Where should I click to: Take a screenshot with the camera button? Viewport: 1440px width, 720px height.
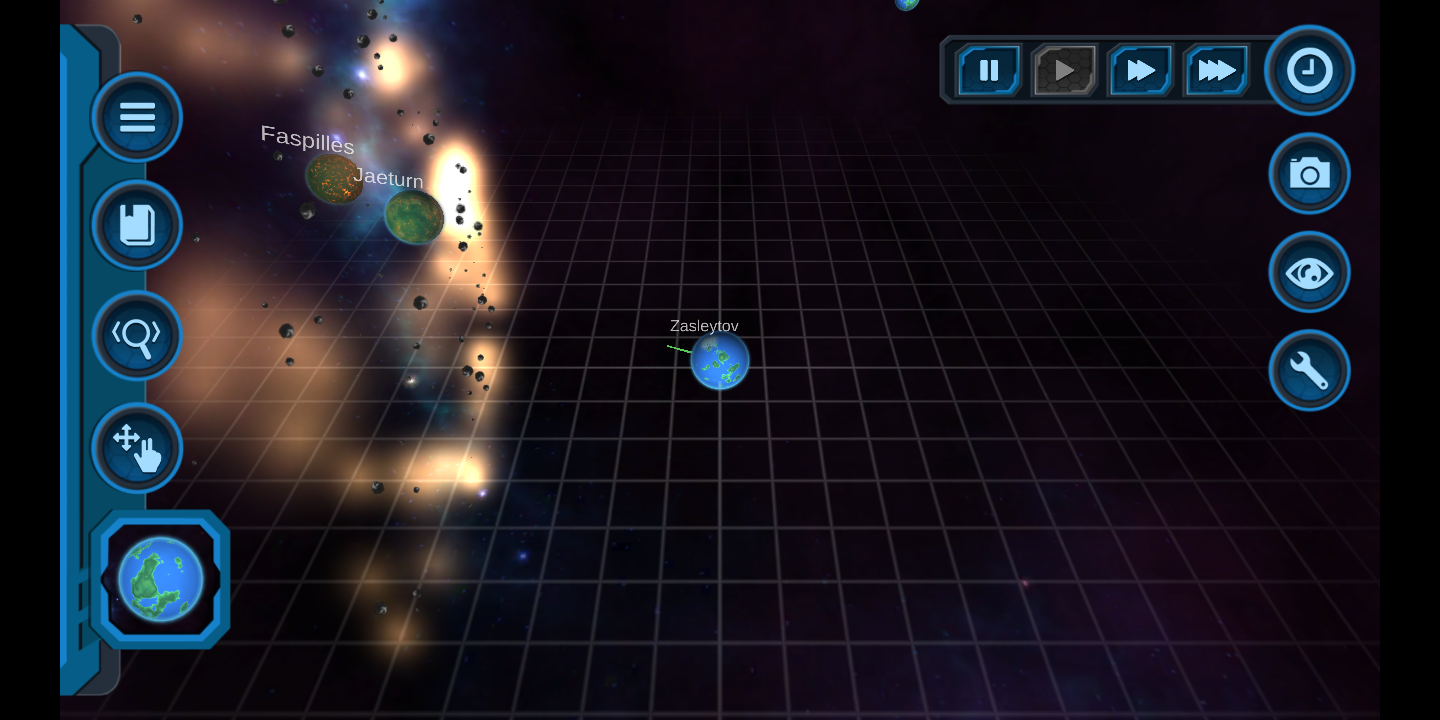[1310, 174]
